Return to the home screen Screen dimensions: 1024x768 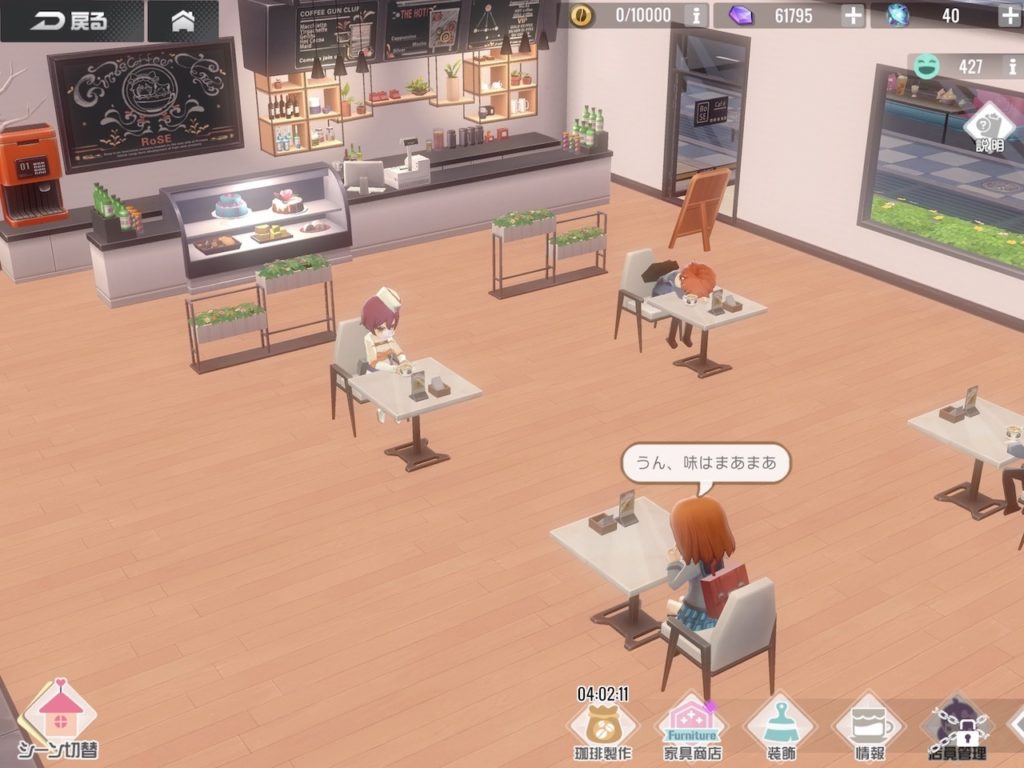[183, 21]
